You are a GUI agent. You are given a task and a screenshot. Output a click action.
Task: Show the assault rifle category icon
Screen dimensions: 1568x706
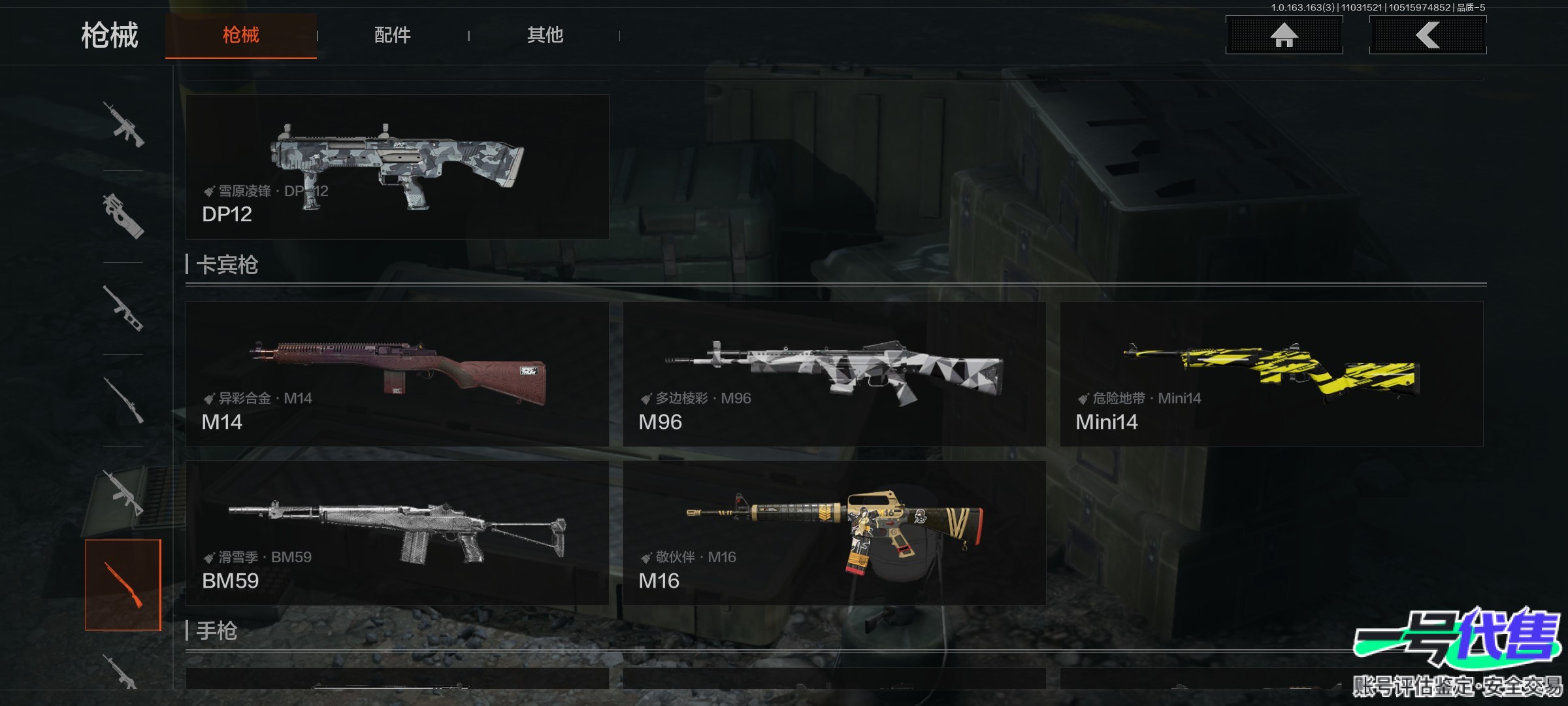(x=123, y=124)
